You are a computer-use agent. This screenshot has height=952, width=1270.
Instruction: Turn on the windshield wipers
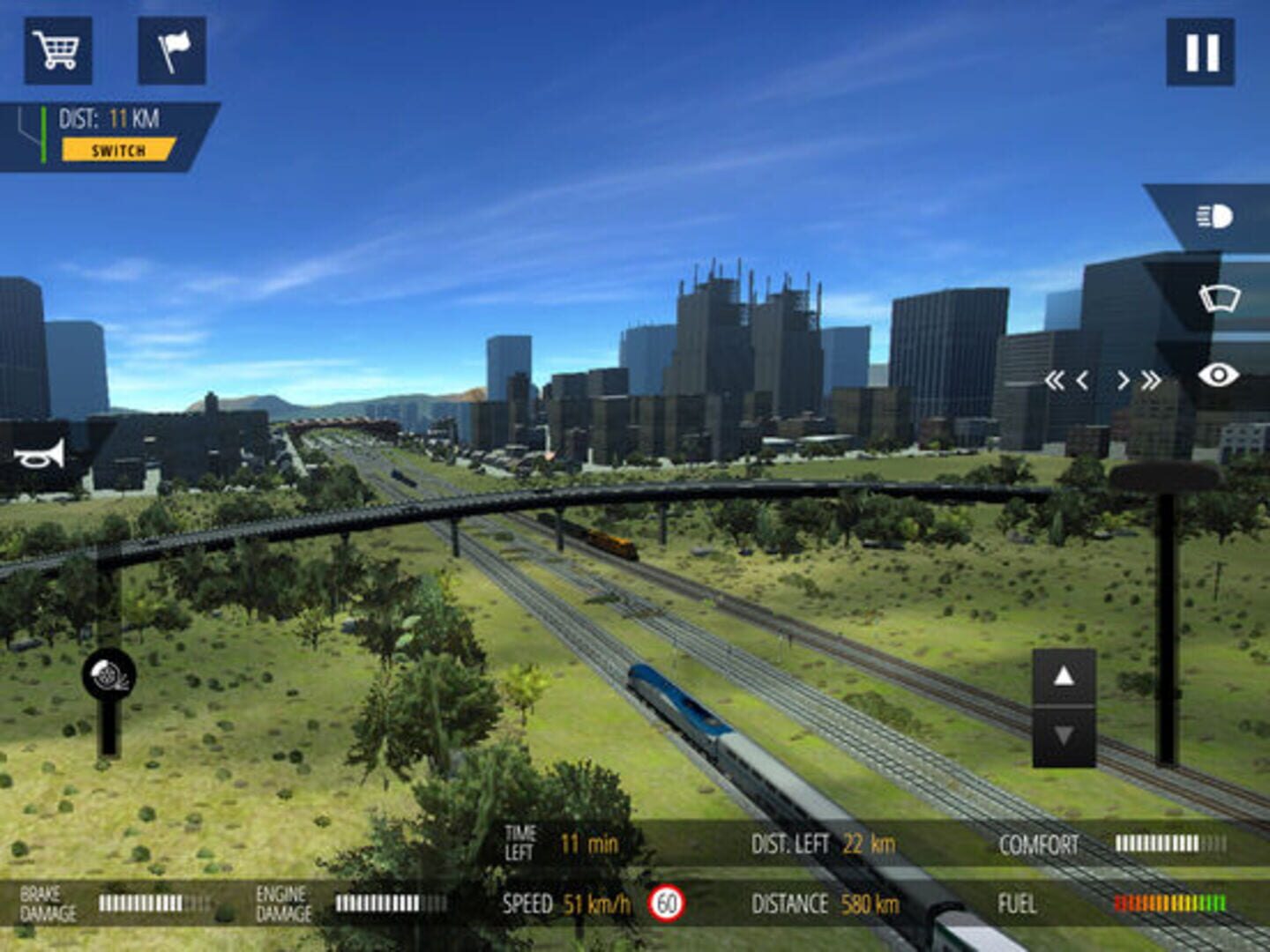point(1219,298)
